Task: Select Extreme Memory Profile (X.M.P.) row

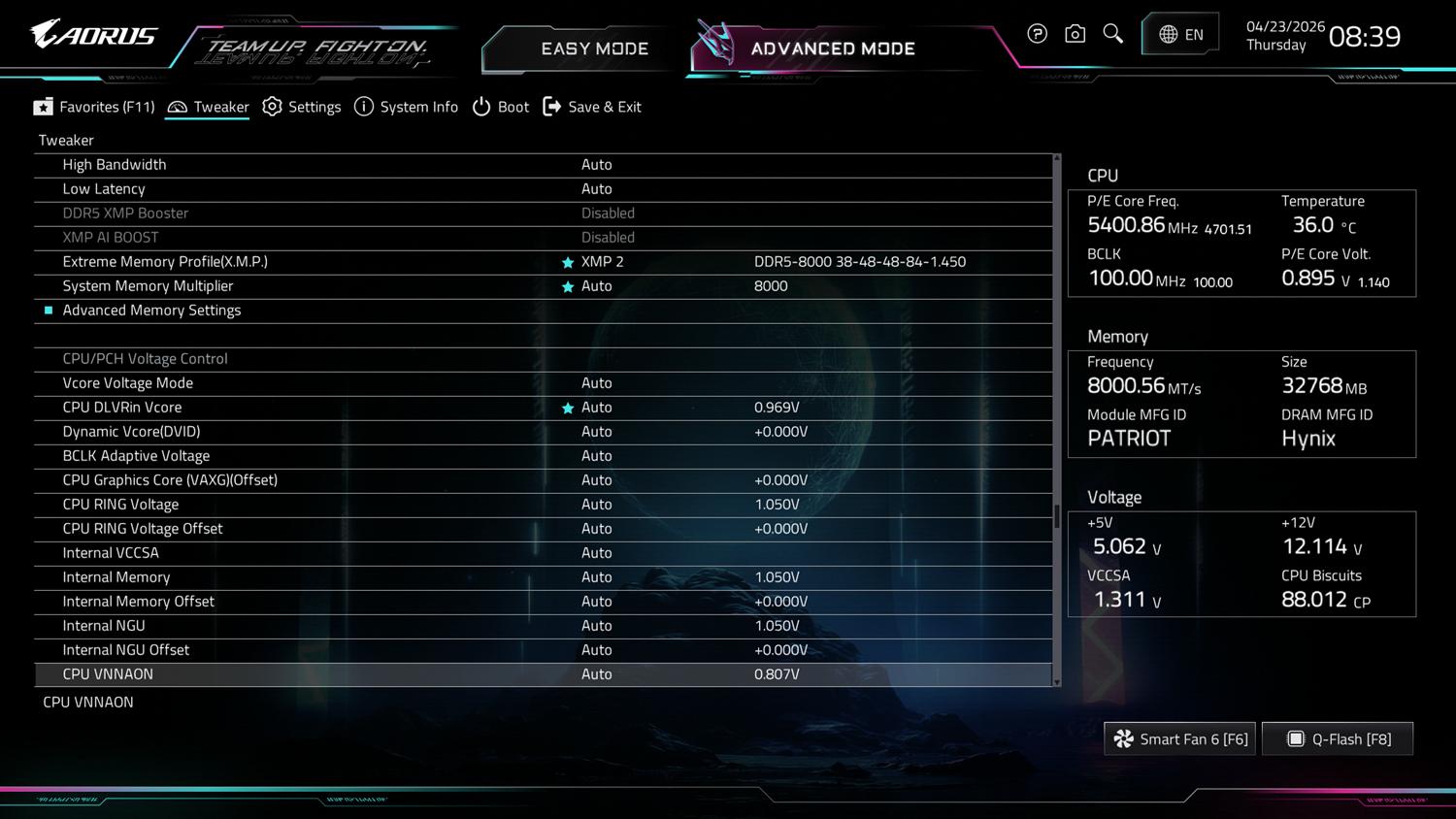Action: pos(165,262)
